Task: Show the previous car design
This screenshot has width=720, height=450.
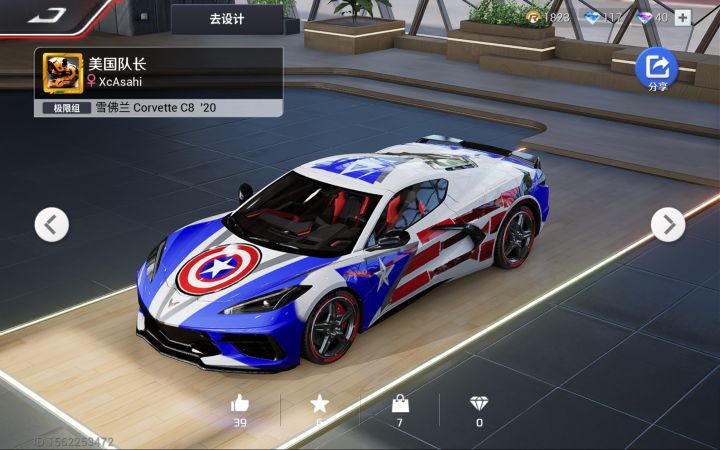Action: point(52,224)
